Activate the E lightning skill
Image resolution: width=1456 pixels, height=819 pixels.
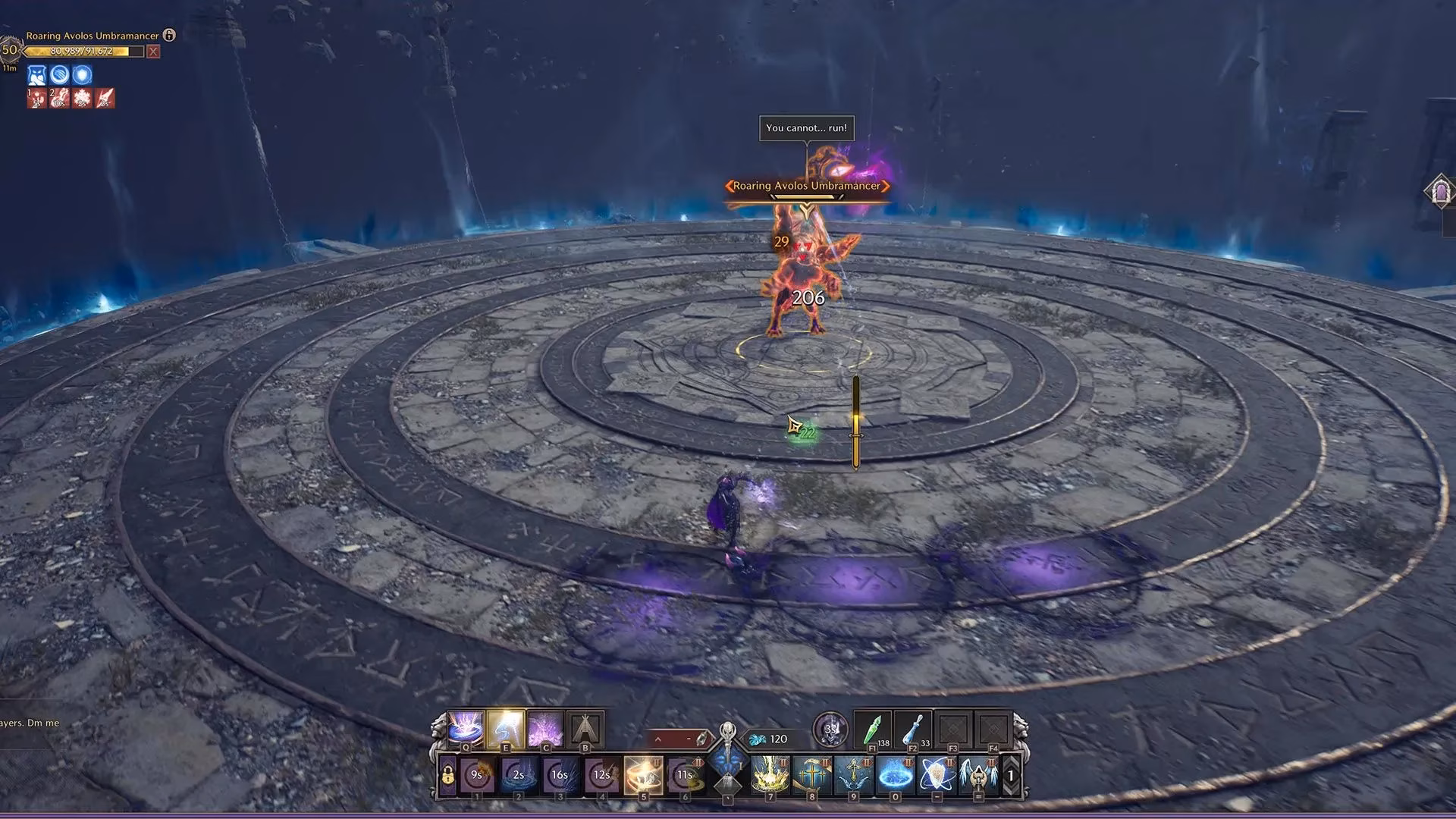click(x=506, y=727)
